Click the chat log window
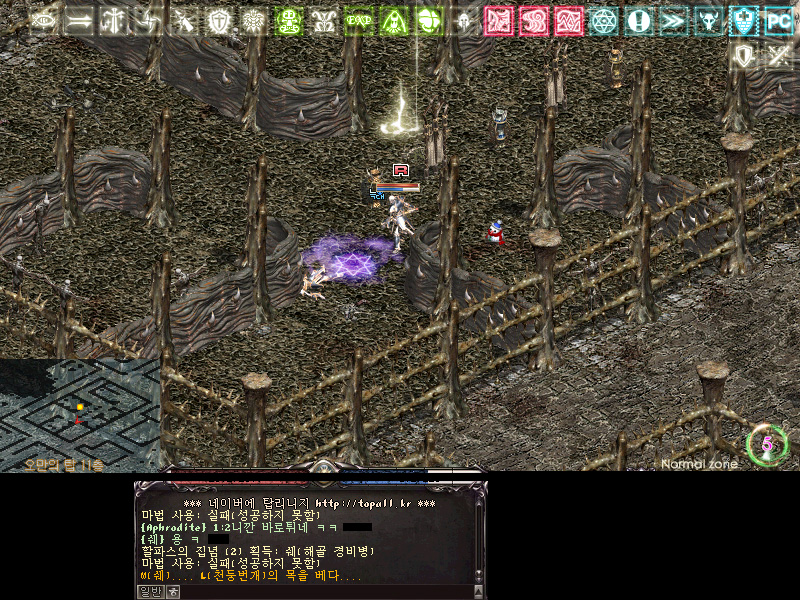 pyautogui.click(x=305, y=540)
